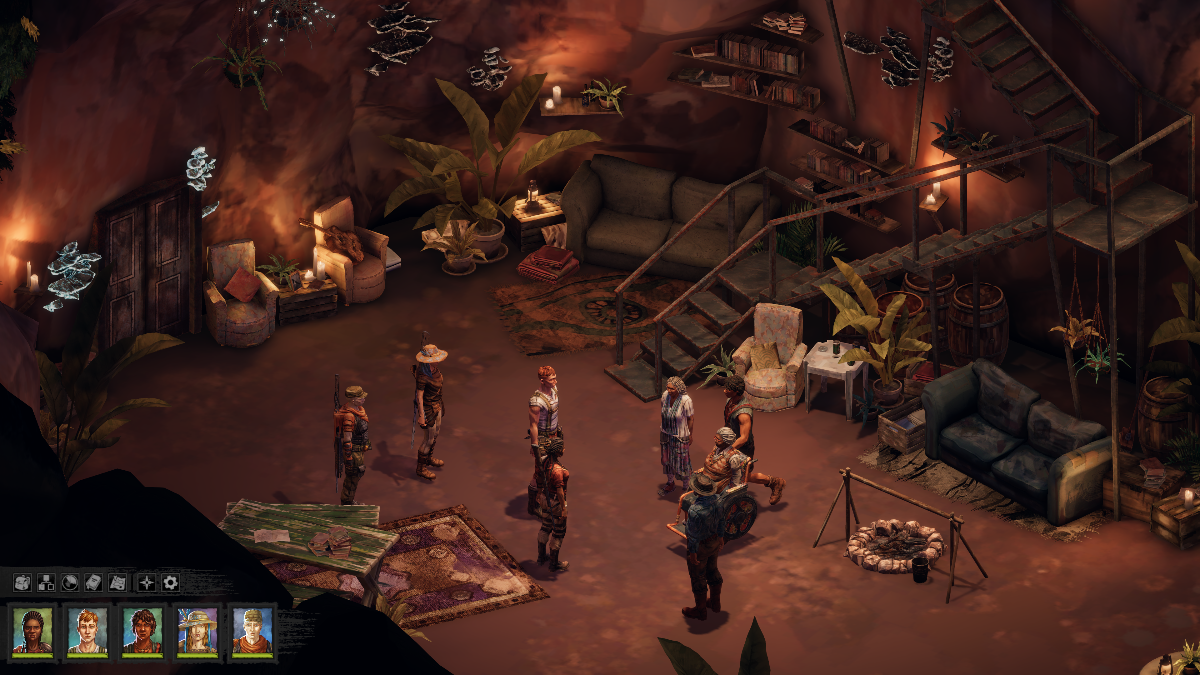Select the red-haired man portrait
1200x675 pixels.
click(x=88, y=630)
